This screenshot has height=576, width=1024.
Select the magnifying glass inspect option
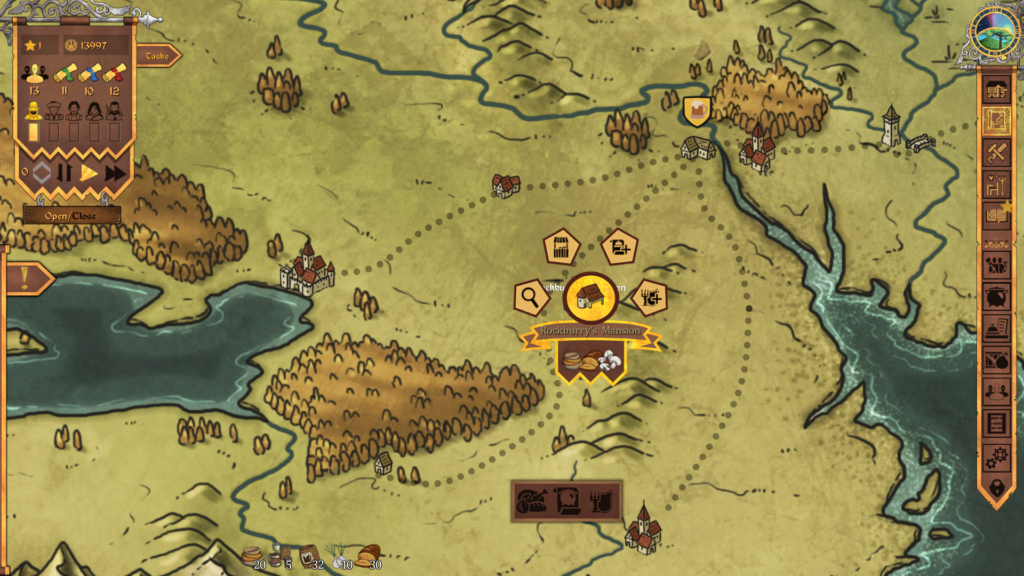point(530,296)
